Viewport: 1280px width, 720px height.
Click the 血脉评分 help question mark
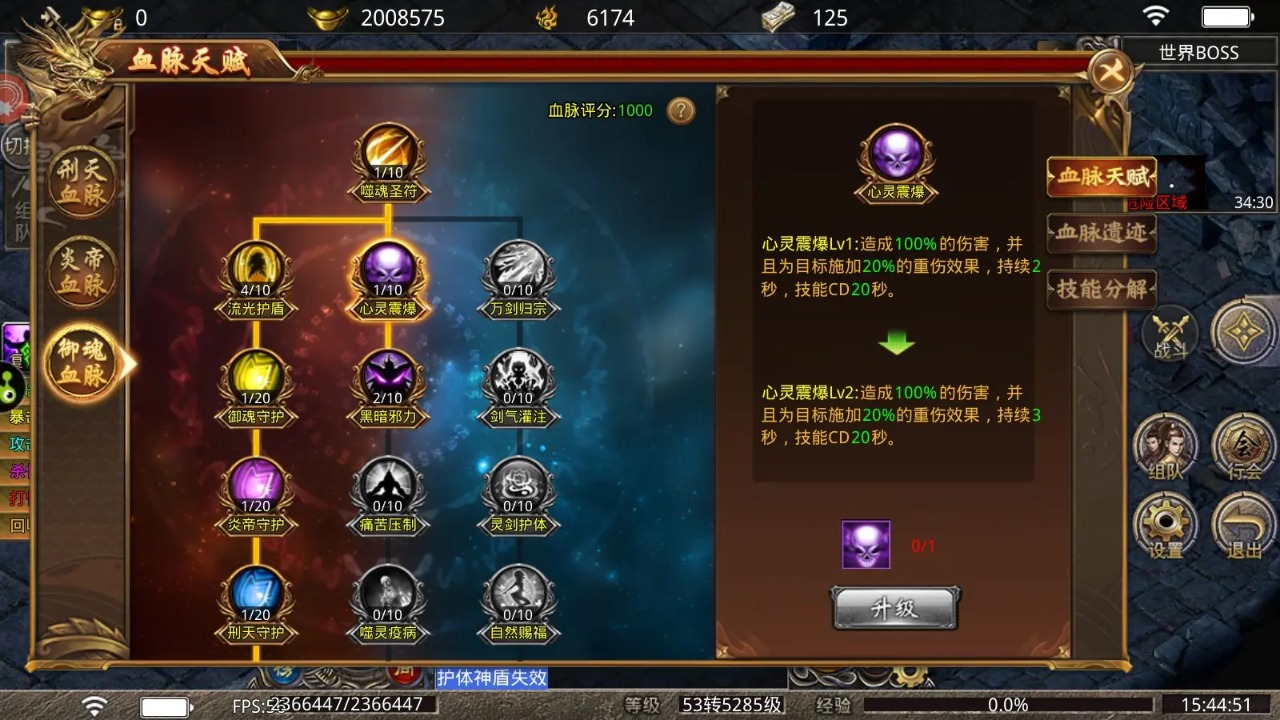[x=681, y=112]
